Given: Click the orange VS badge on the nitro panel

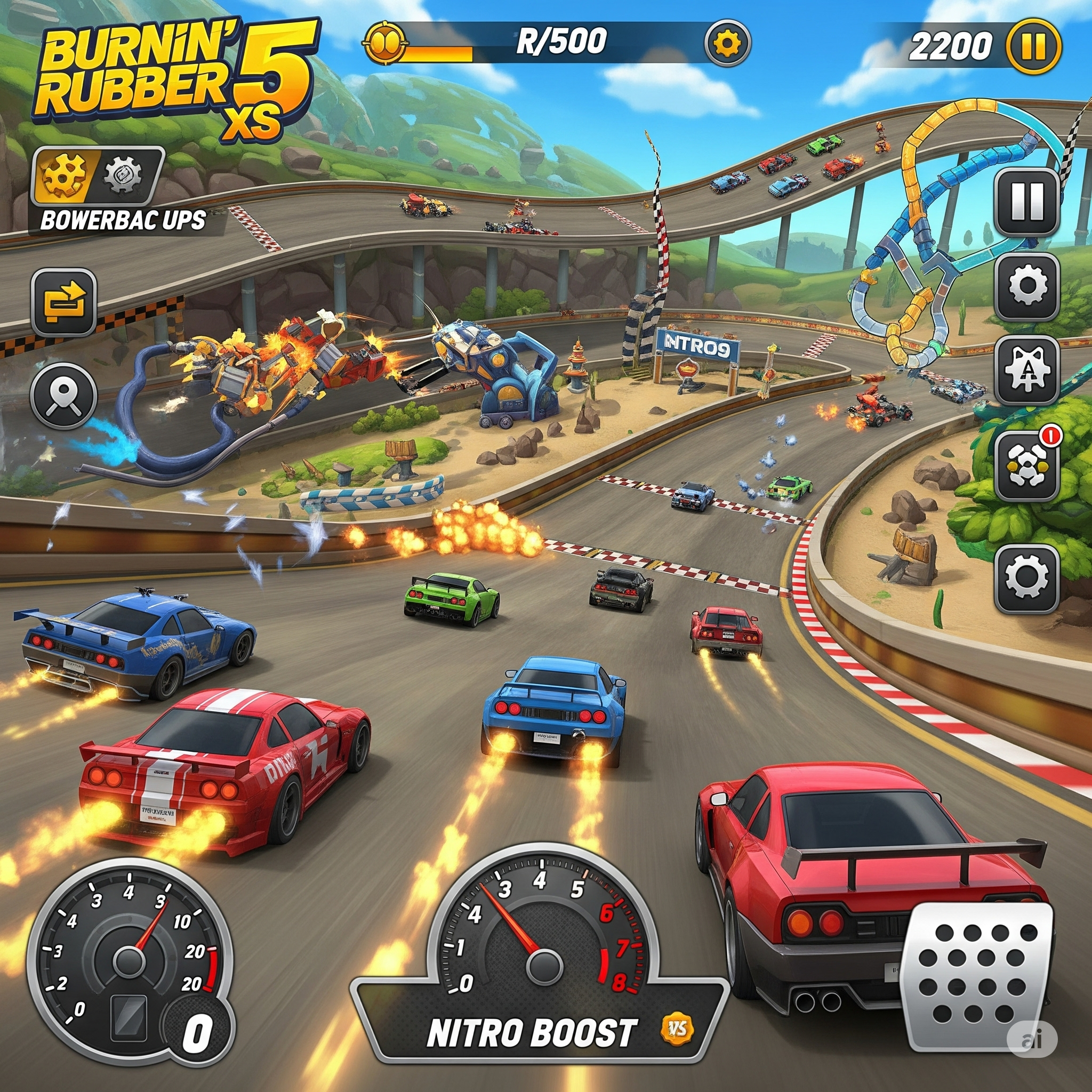Looking at the screenshot, I should [677, 1029].
